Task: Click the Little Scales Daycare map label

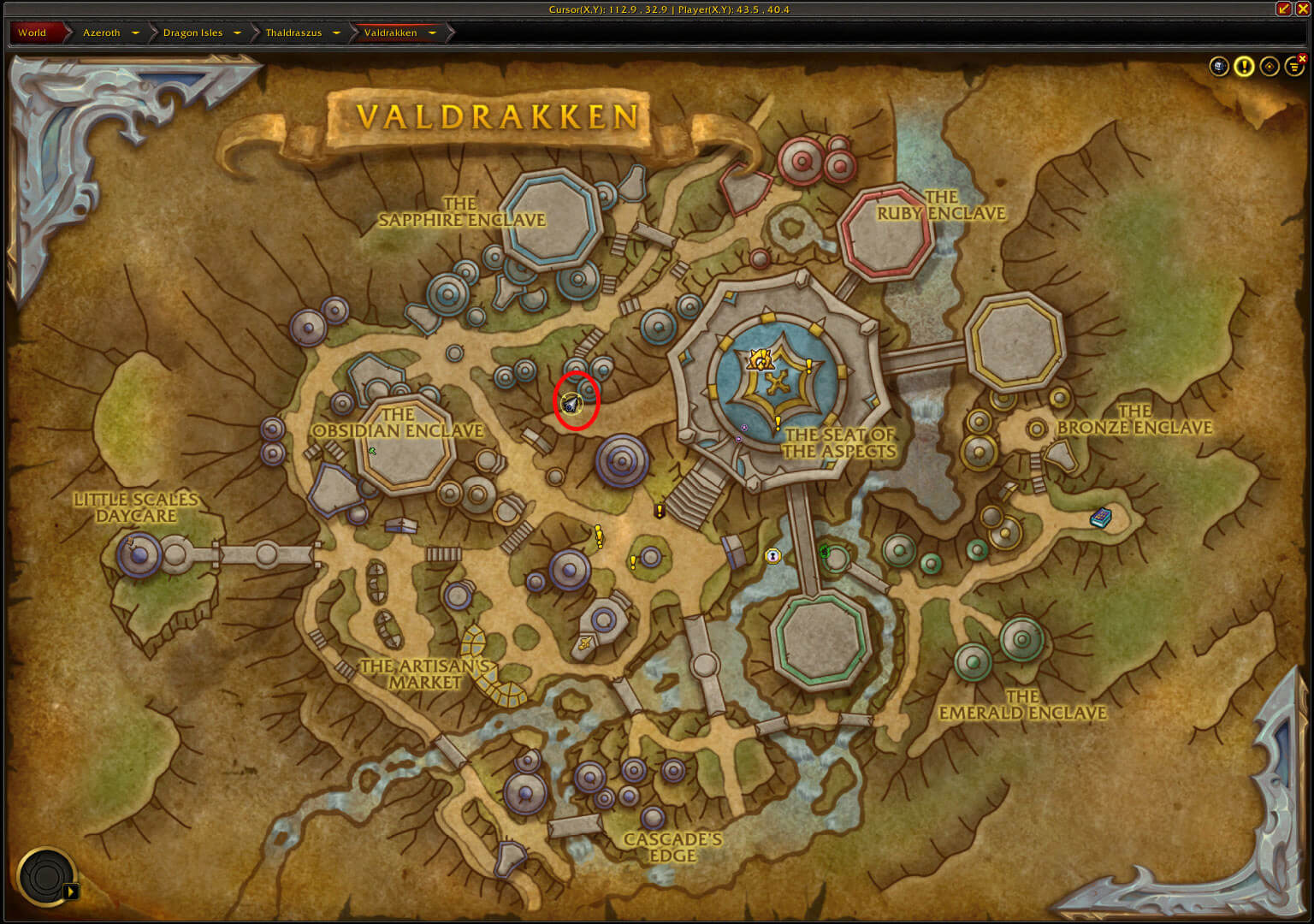Action: point(137,507)
